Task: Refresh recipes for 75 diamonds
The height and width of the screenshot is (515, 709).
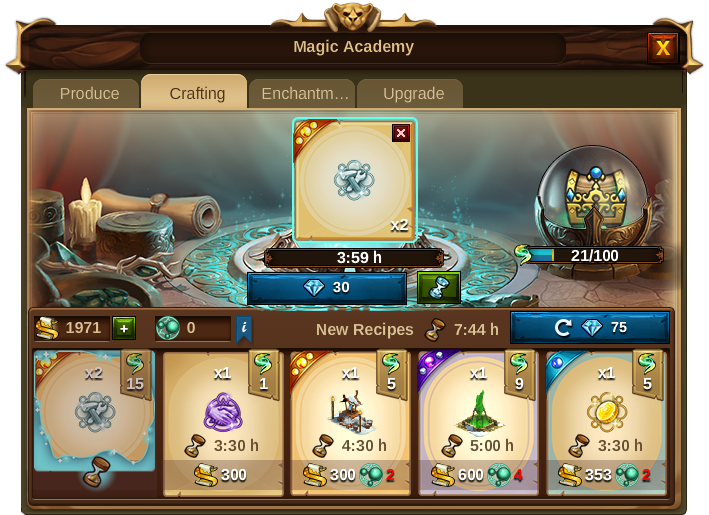Action: 589,328
